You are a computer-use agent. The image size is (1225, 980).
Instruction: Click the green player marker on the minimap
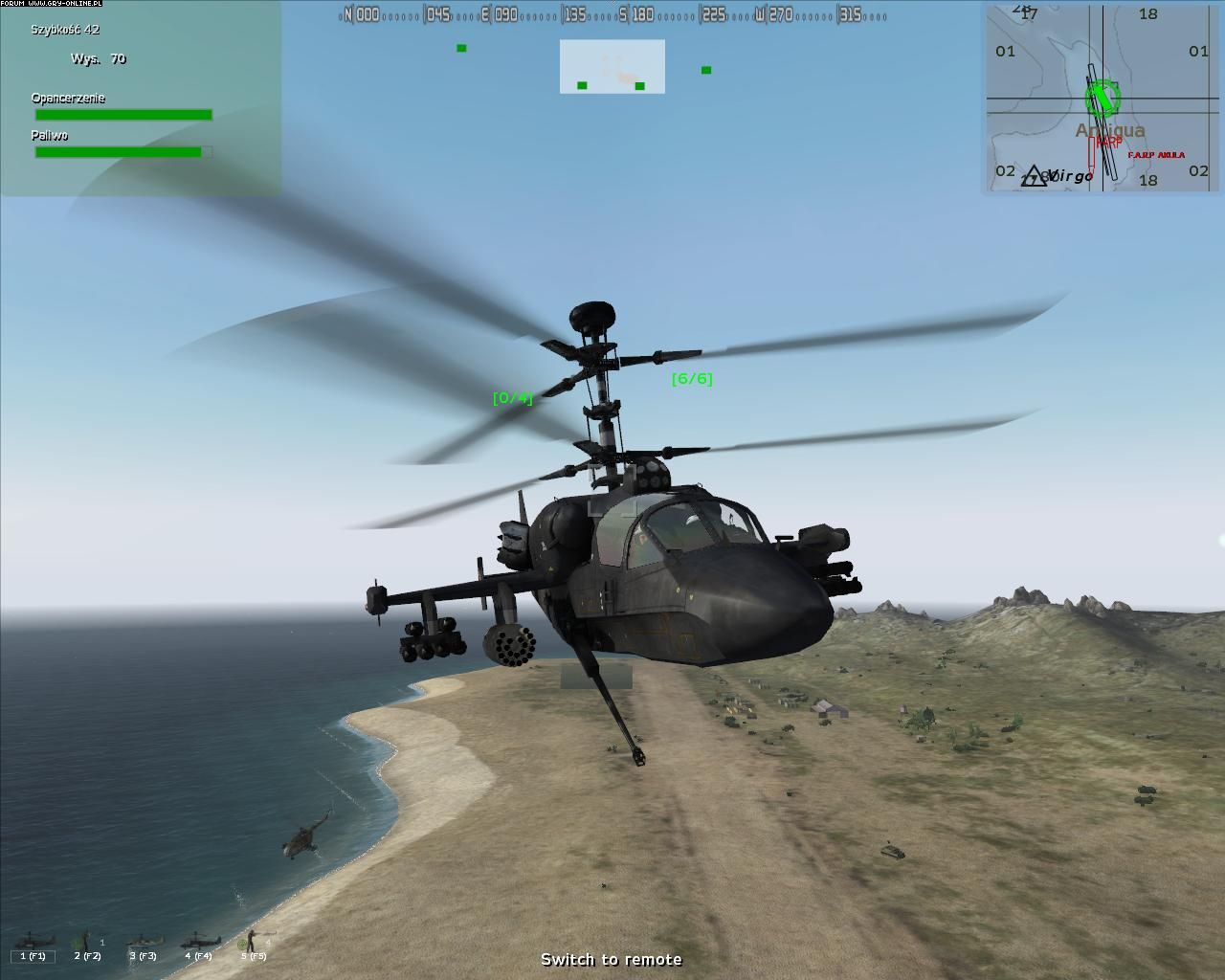(x=1102, y=98)
